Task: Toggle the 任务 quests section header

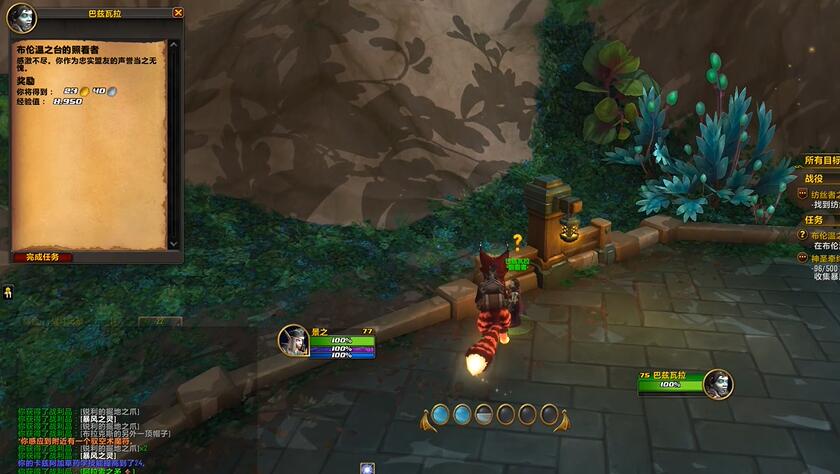Action: [815, 219]
